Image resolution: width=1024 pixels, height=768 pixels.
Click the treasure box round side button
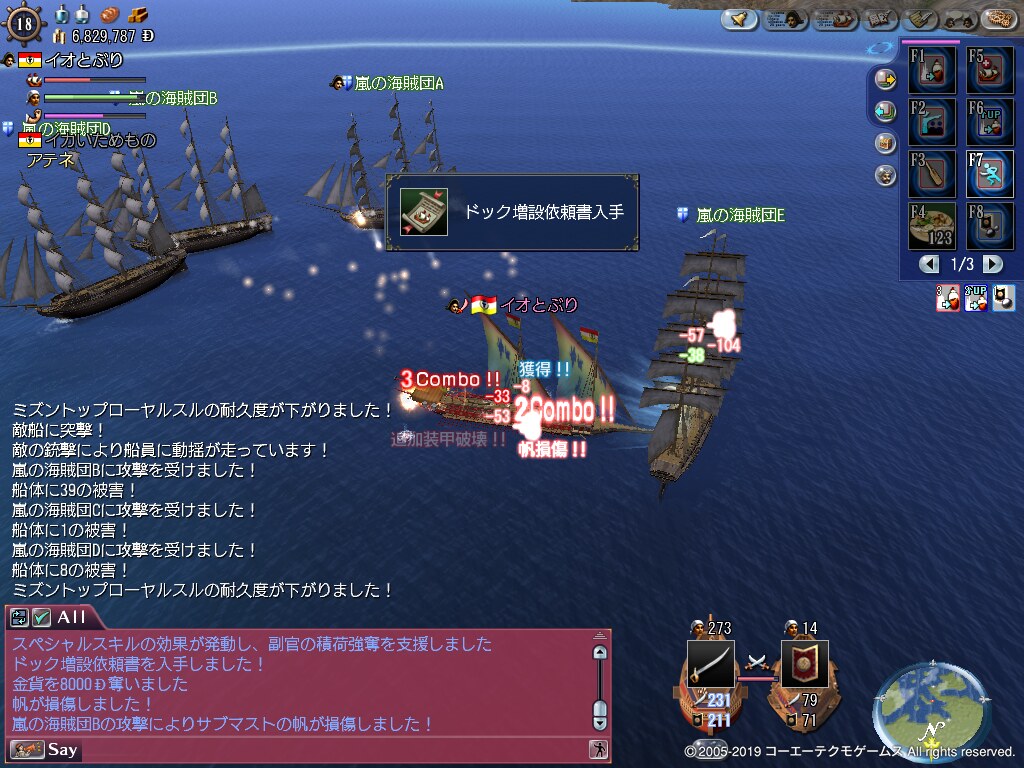click(886, 143)
